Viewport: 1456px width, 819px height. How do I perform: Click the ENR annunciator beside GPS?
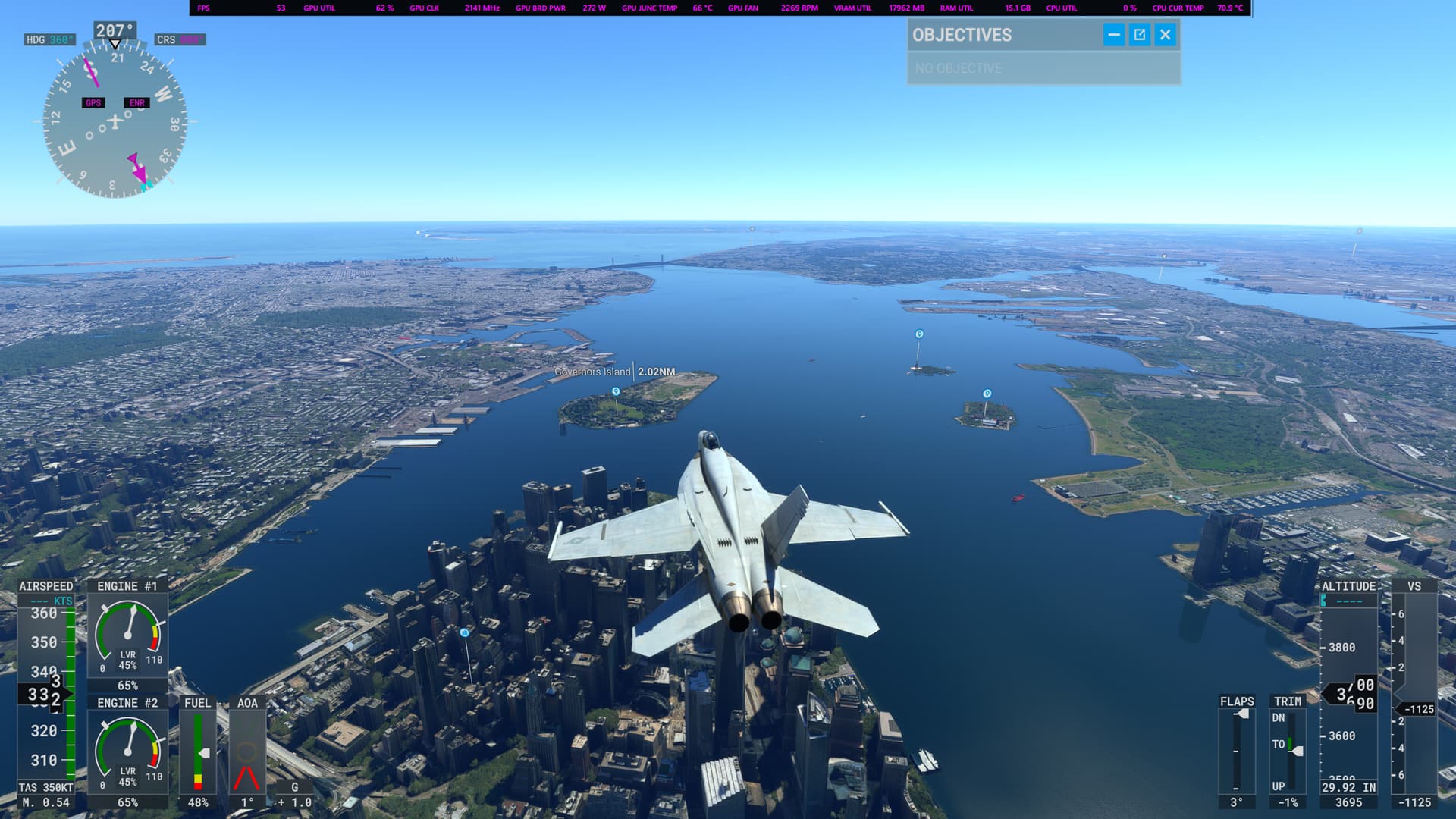[136, 102]
